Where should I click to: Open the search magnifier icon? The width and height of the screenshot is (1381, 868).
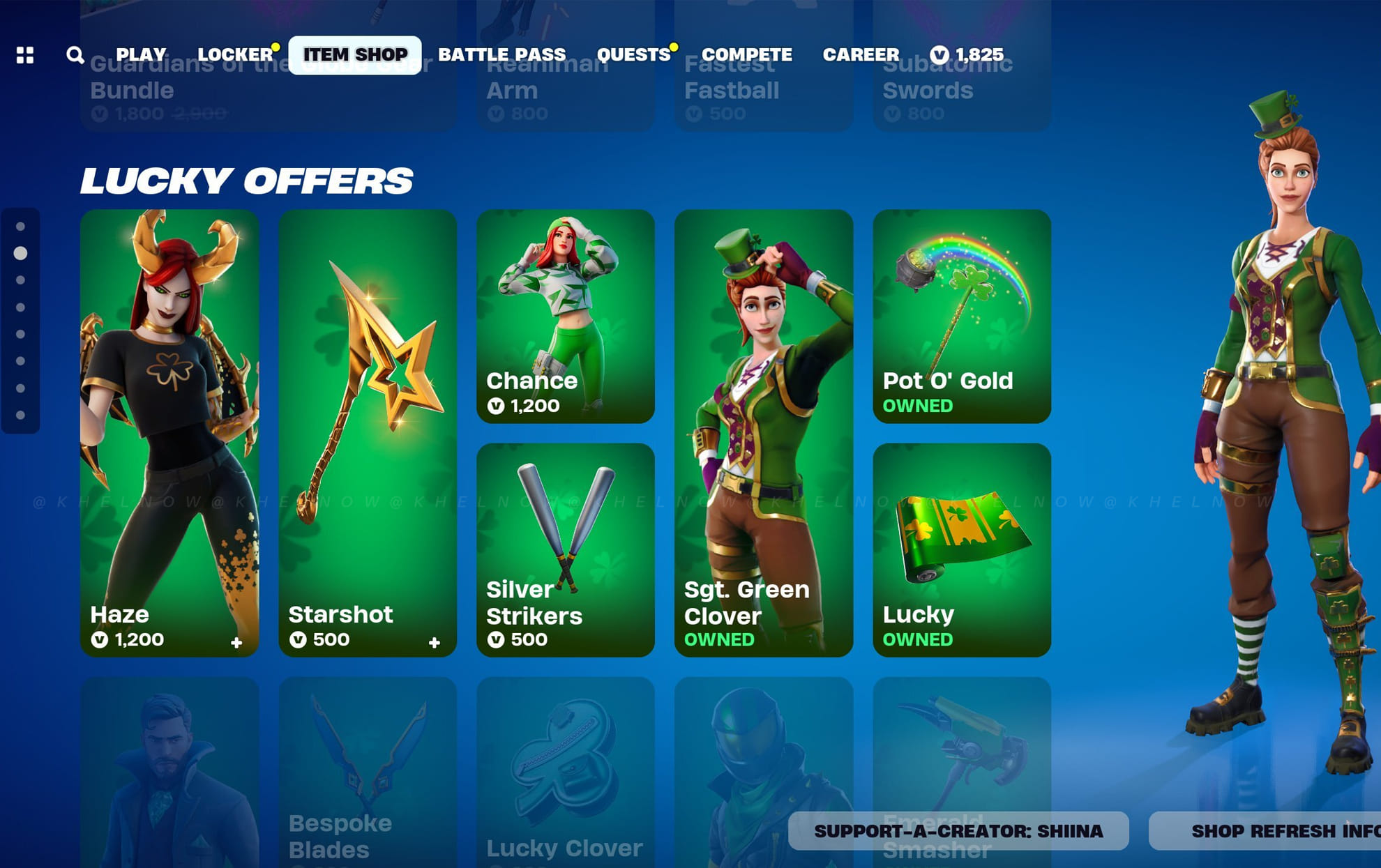[x=75, y=54]
